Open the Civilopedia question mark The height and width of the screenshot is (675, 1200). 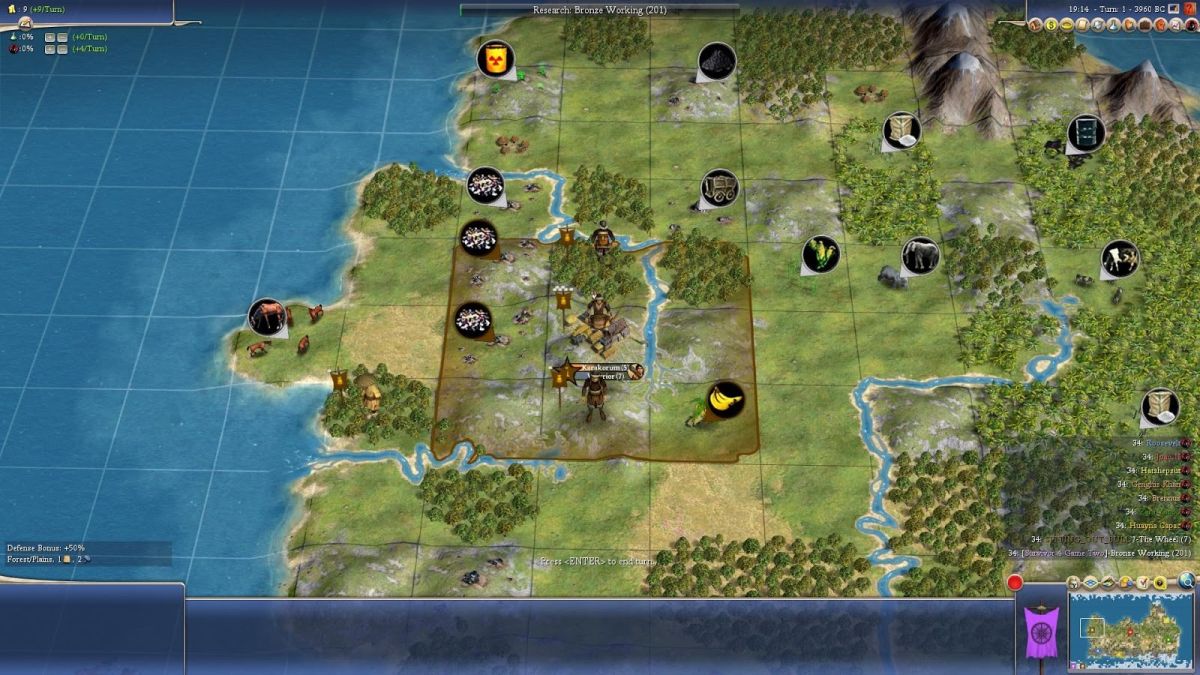[x=1189, y=9]
